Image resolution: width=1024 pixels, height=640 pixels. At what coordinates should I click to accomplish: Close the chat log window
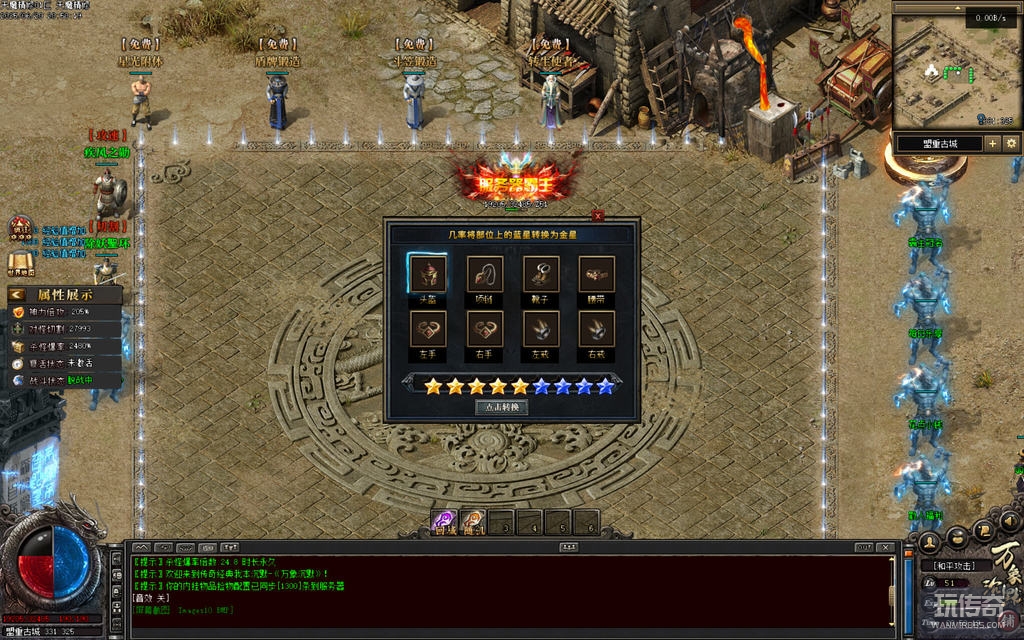(885, 547)
